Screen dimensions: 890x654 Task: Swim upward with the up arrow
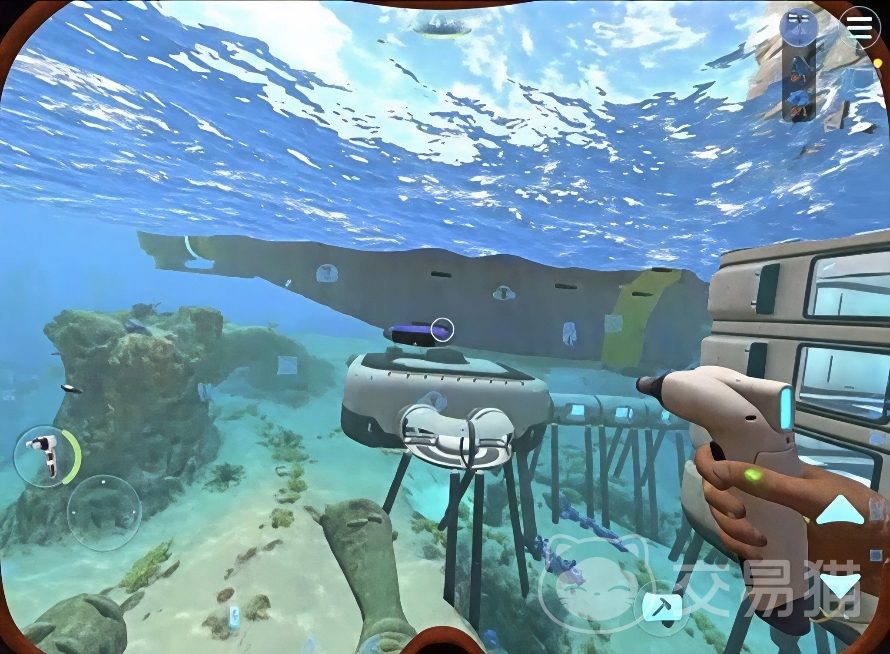[x=840, y=509]
